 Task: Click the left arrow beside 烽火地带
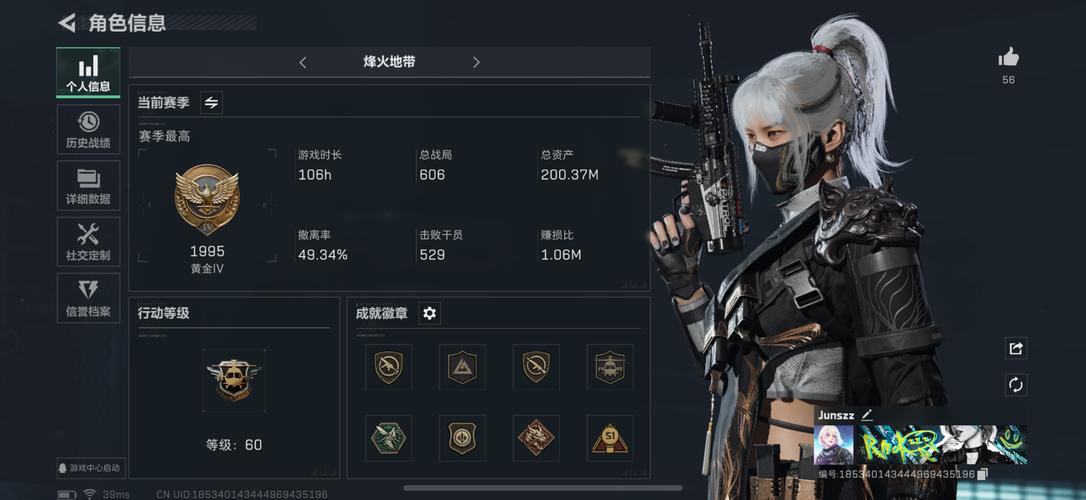(303, 62)
